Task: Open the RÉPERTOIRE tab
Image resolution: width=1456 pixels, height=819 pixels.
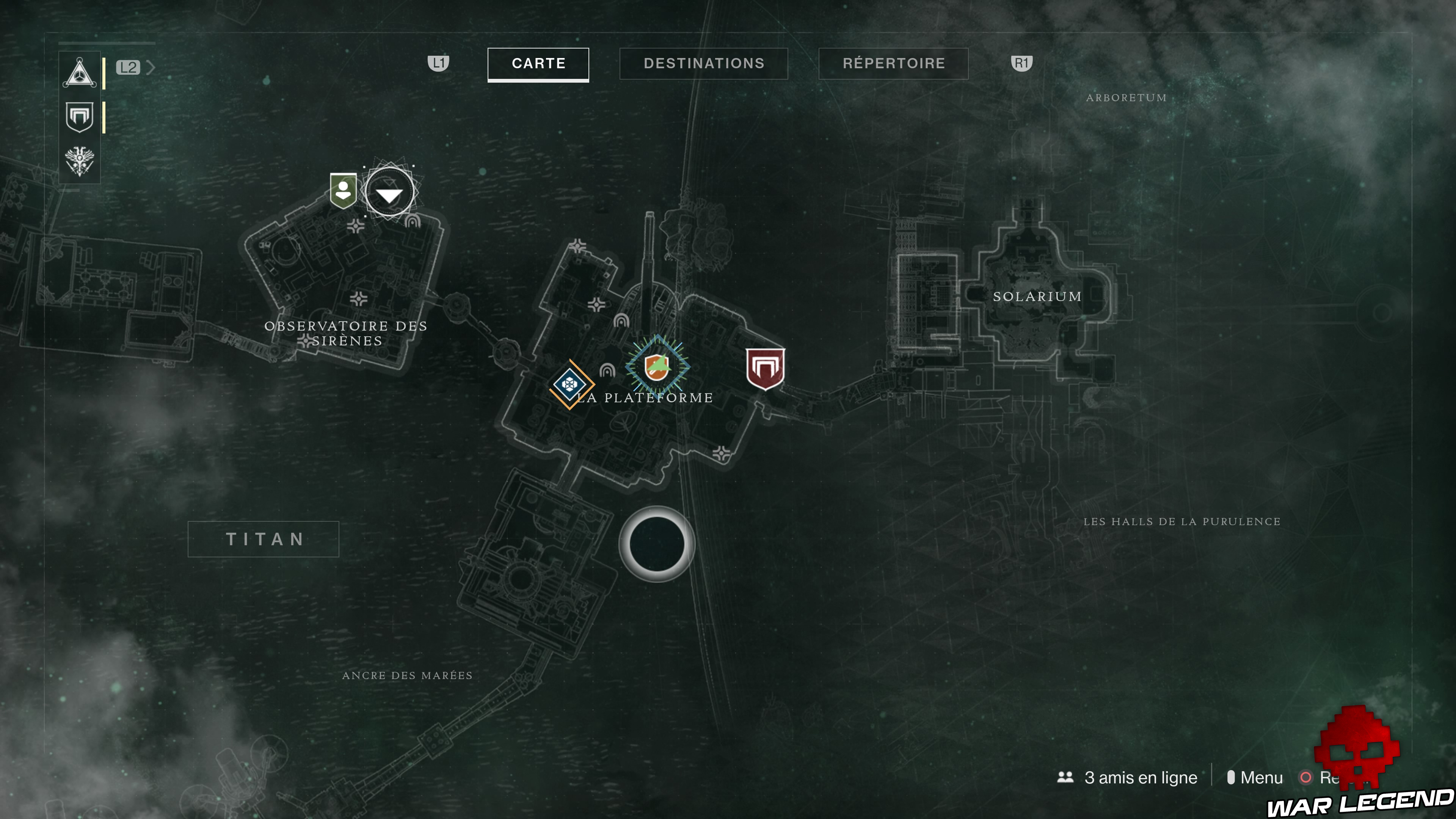Action: coord(893,64)
